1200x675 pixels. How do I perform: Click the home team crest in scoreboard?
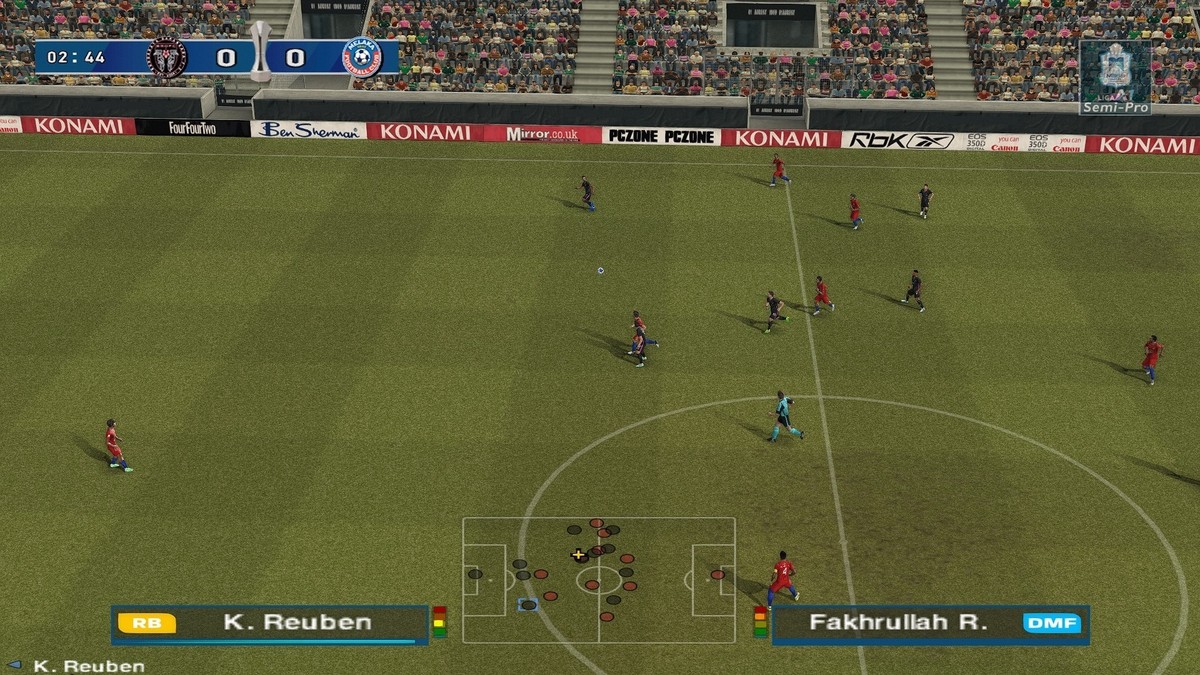[166, 57]
